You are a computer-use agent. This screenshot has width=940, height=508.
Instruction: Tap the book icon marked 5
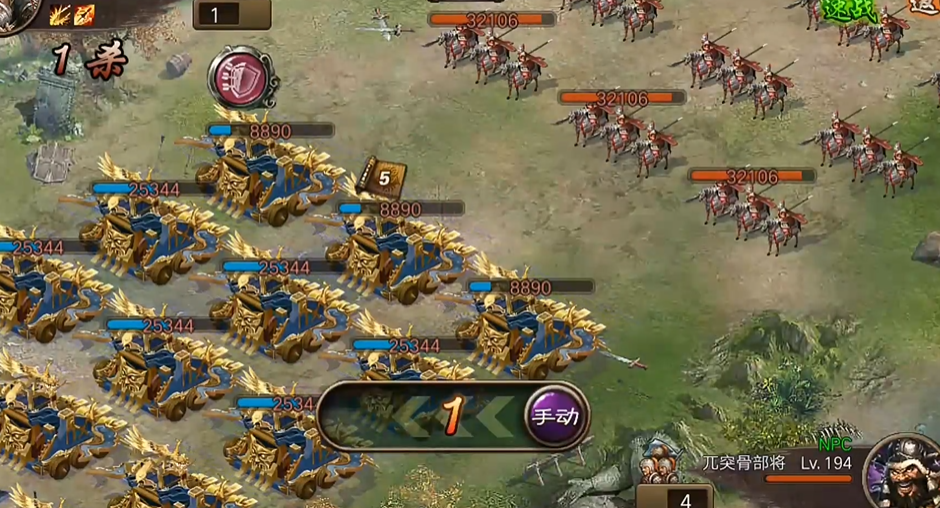(x=380, y=179)
